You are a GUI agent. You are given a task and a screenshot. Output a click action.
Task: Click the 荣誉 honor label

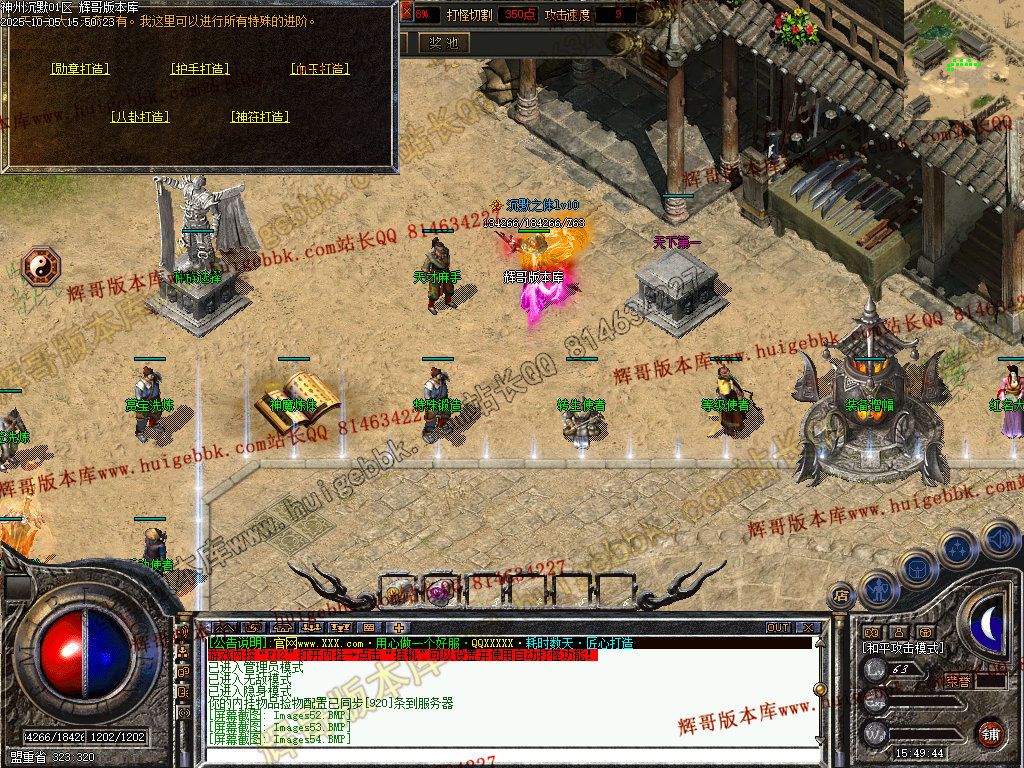click(x=957, y=681)
